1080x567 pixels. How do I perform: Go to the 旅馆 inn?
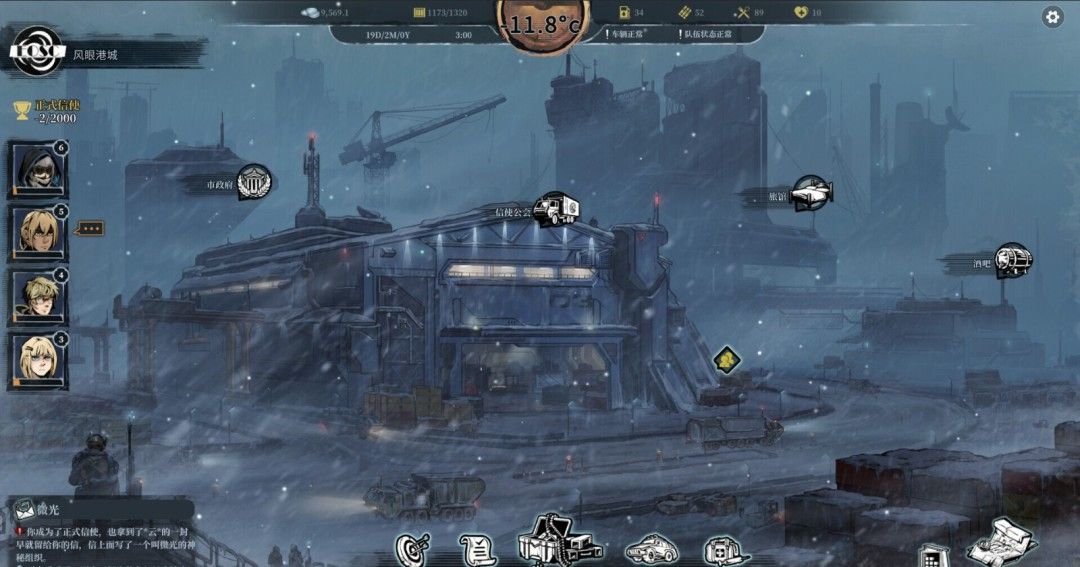812,194
